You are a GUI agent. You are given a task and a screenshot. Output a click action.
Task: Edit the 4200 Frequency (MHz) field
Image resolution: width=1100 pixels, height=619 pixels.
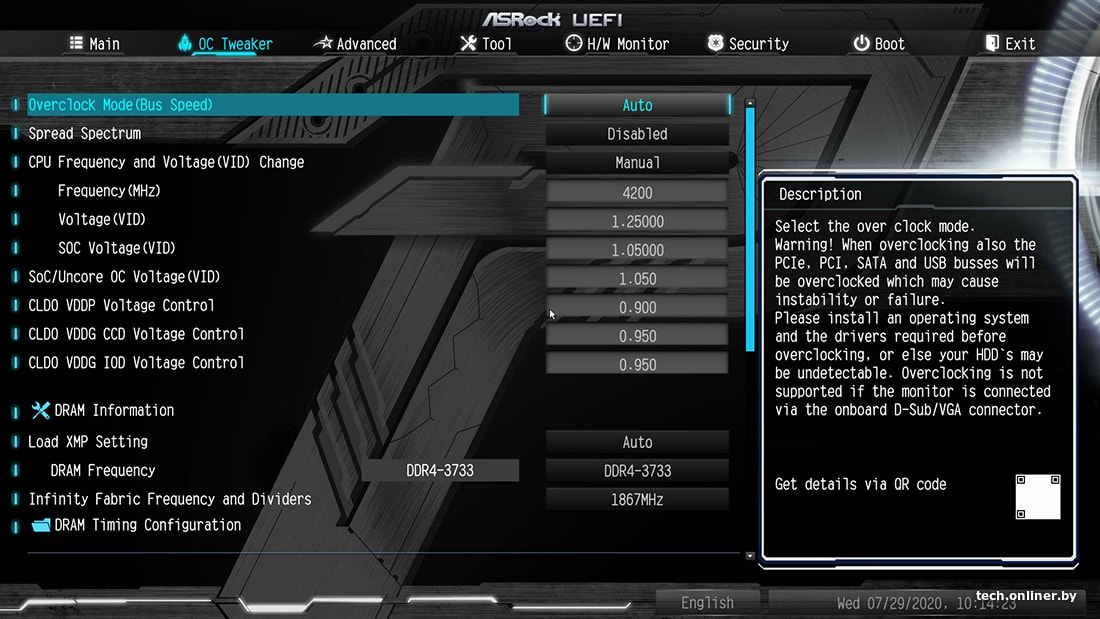[x=637, y=192]
